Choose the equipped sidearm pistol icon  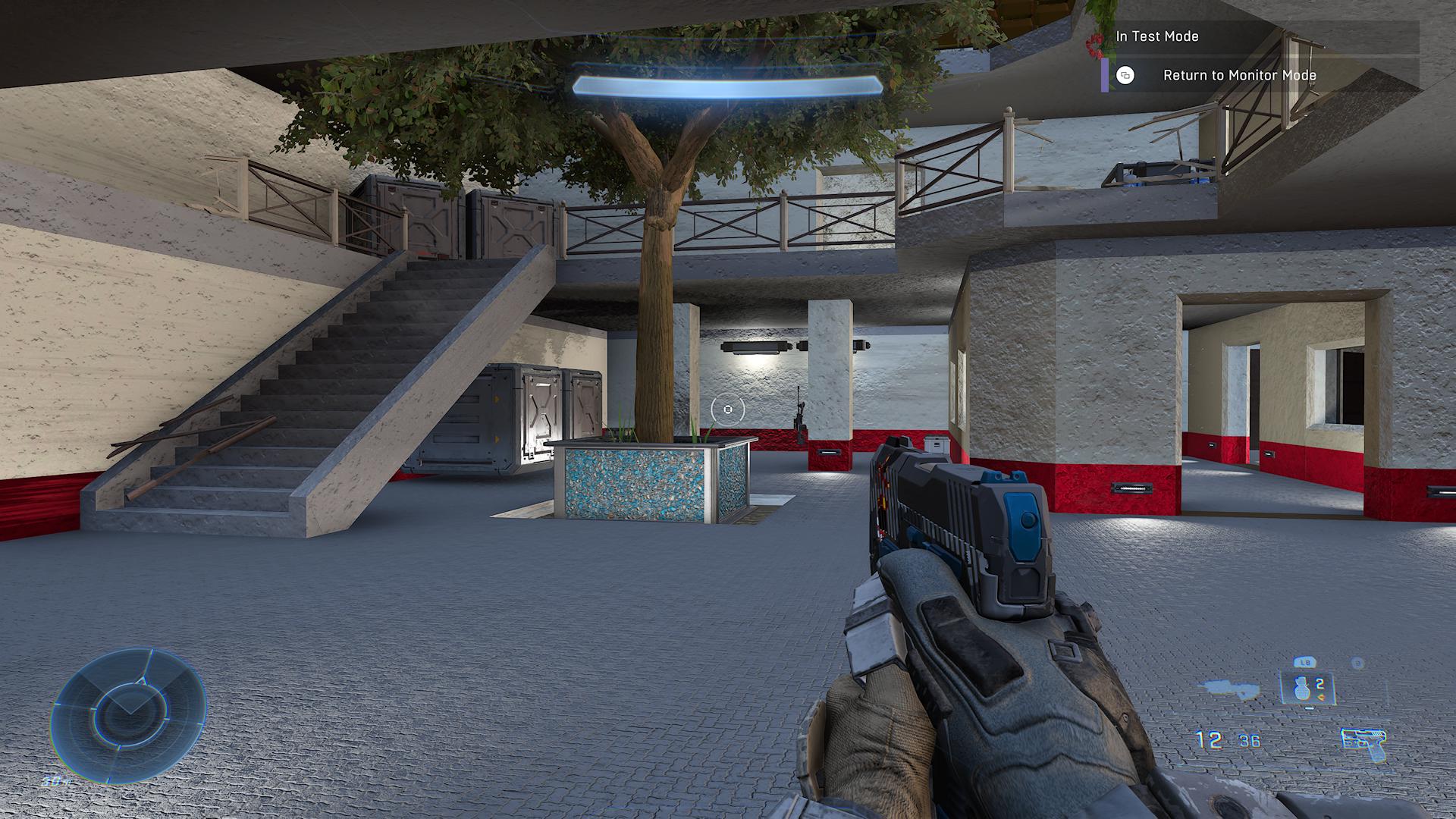1362,743
